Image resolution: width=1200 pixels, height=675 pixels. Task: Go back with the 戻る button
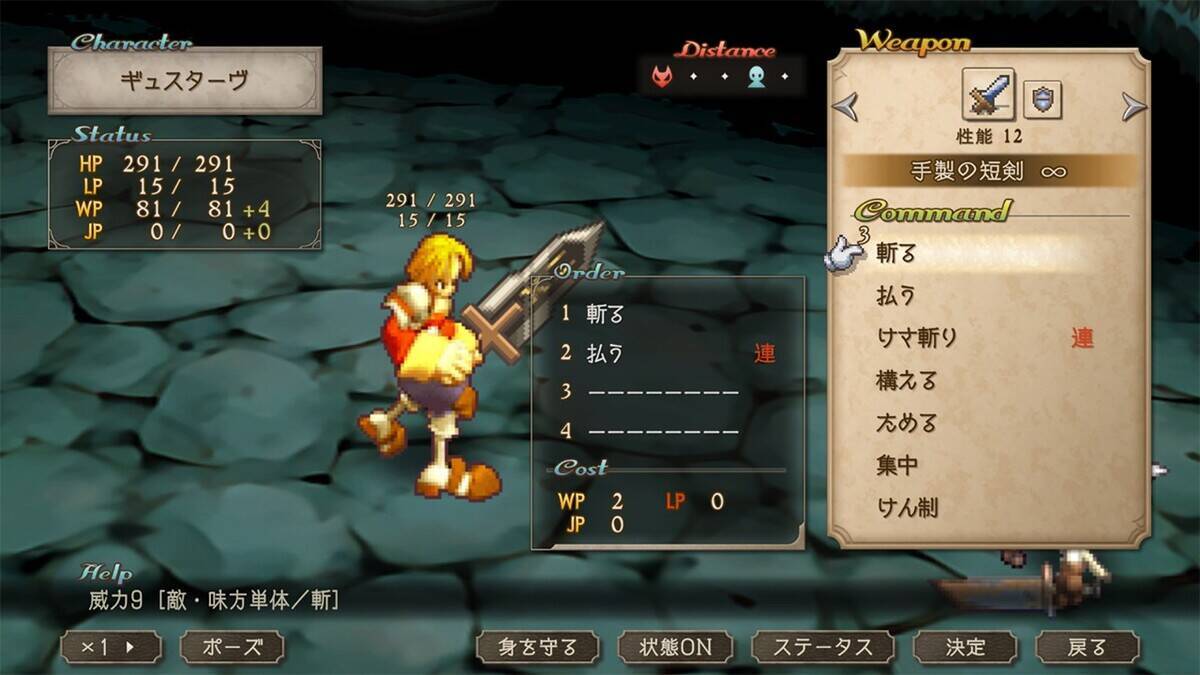coord(1087,647)
